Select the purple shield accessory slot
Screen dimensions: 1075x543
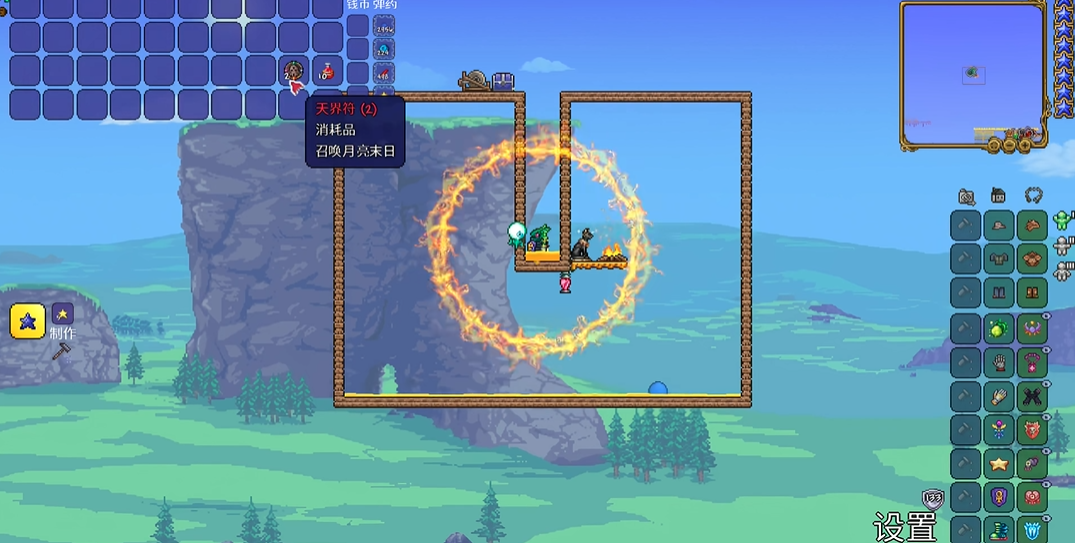click(x=999, y=497)
